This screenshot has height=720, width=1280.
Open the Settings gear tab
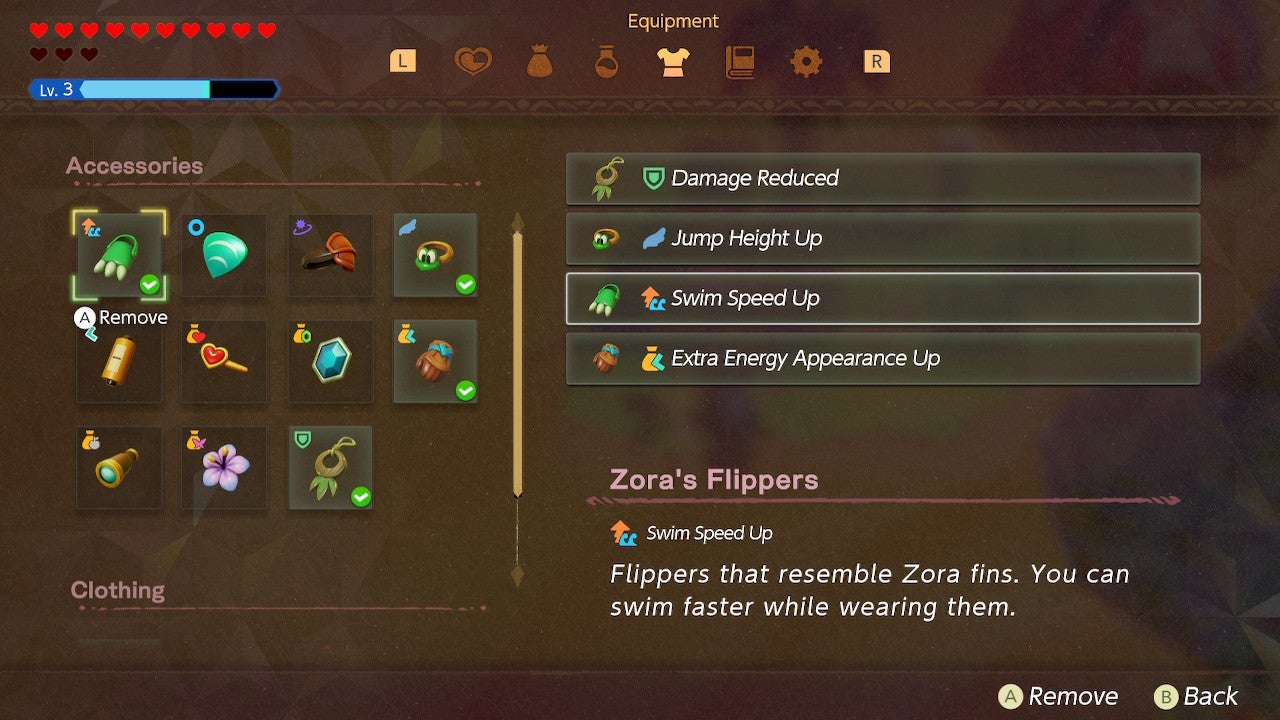click(806, 61)
